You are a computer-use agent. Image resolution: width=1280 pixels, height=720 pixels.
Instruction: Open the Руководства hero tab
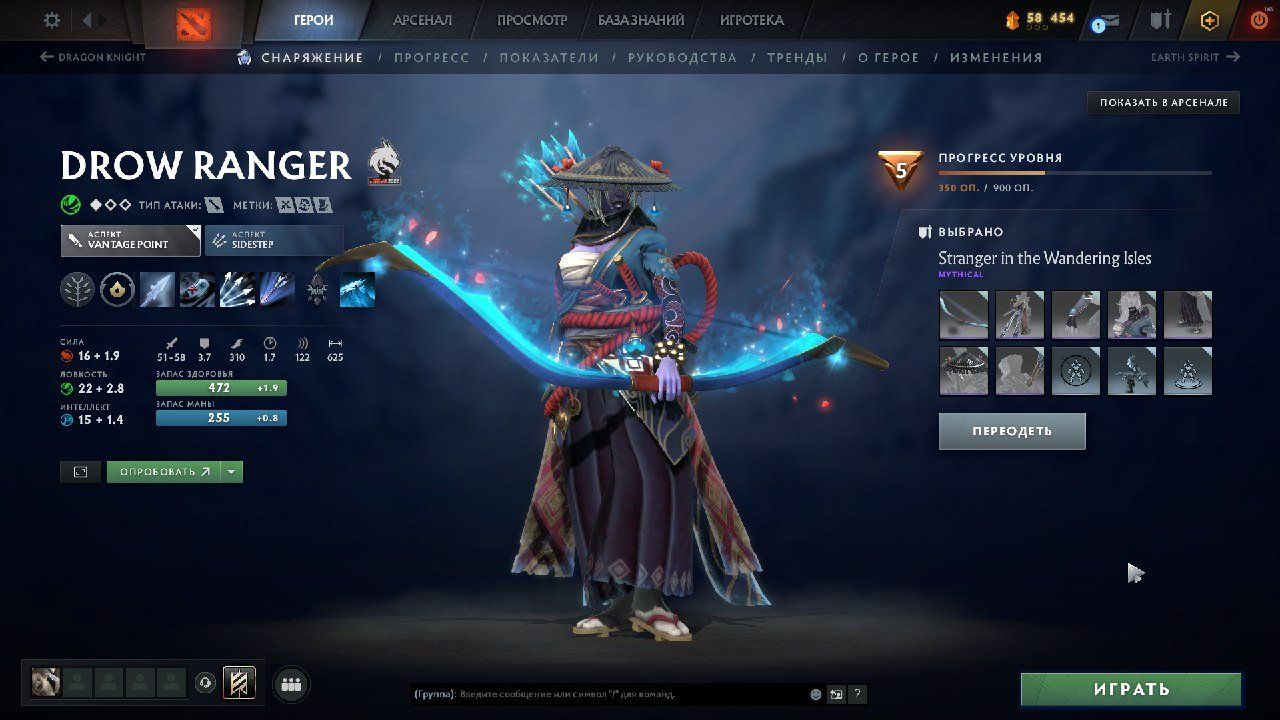[682, 58]
